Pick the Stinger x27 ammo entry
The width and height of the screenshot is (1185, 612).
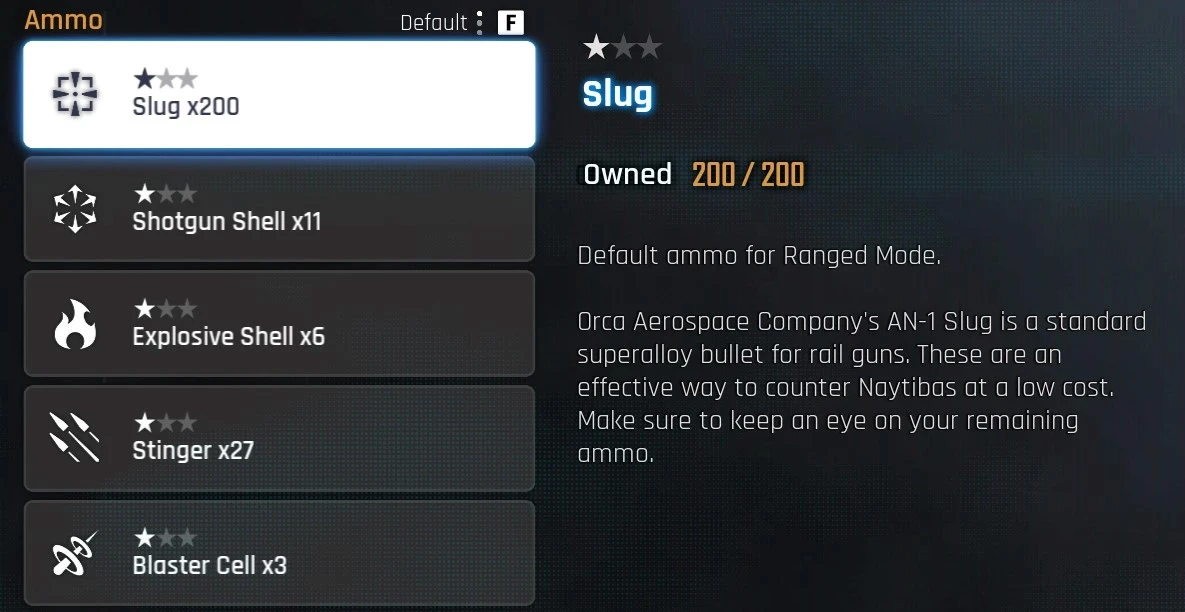click(279, 438)
